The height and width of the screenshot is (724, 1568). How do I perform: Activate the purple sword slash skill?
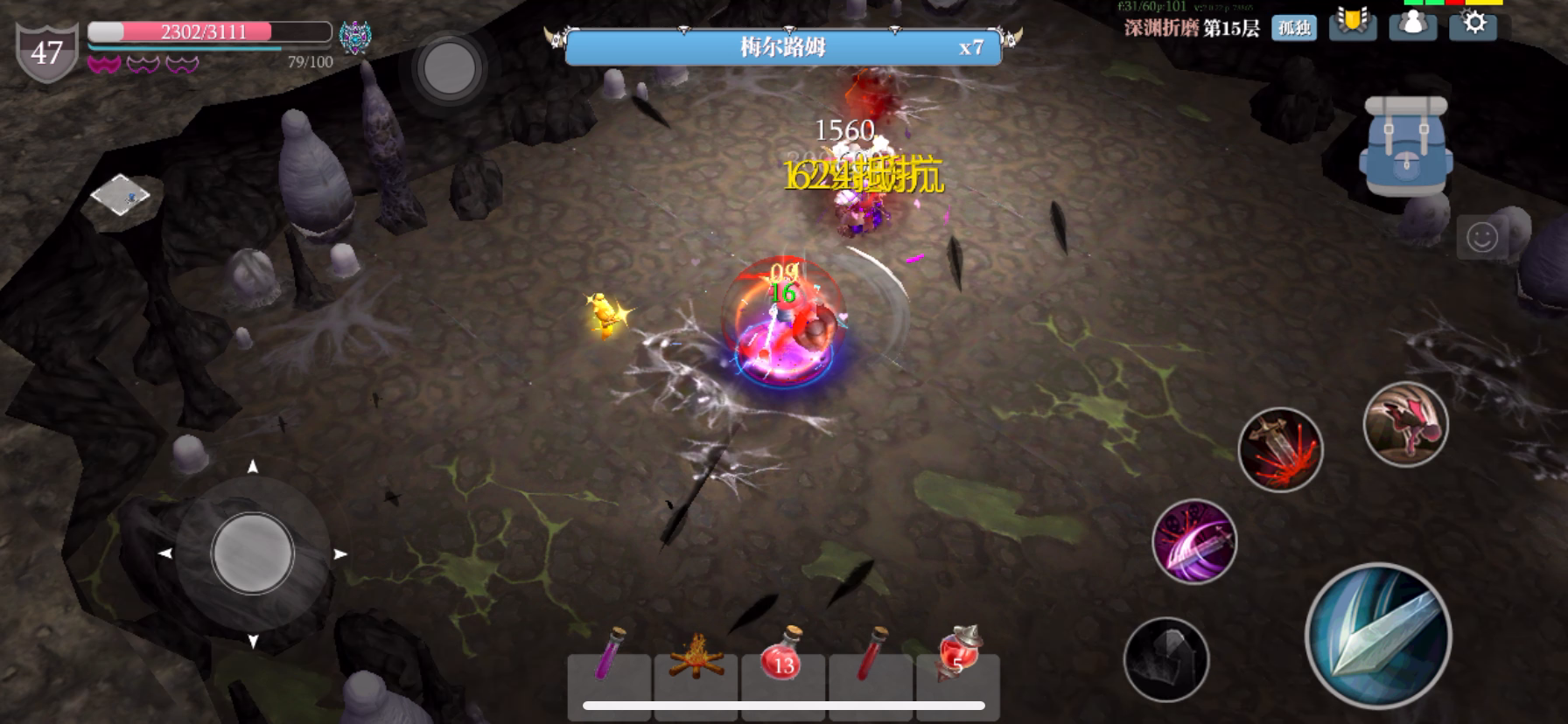coord(1194,541)
